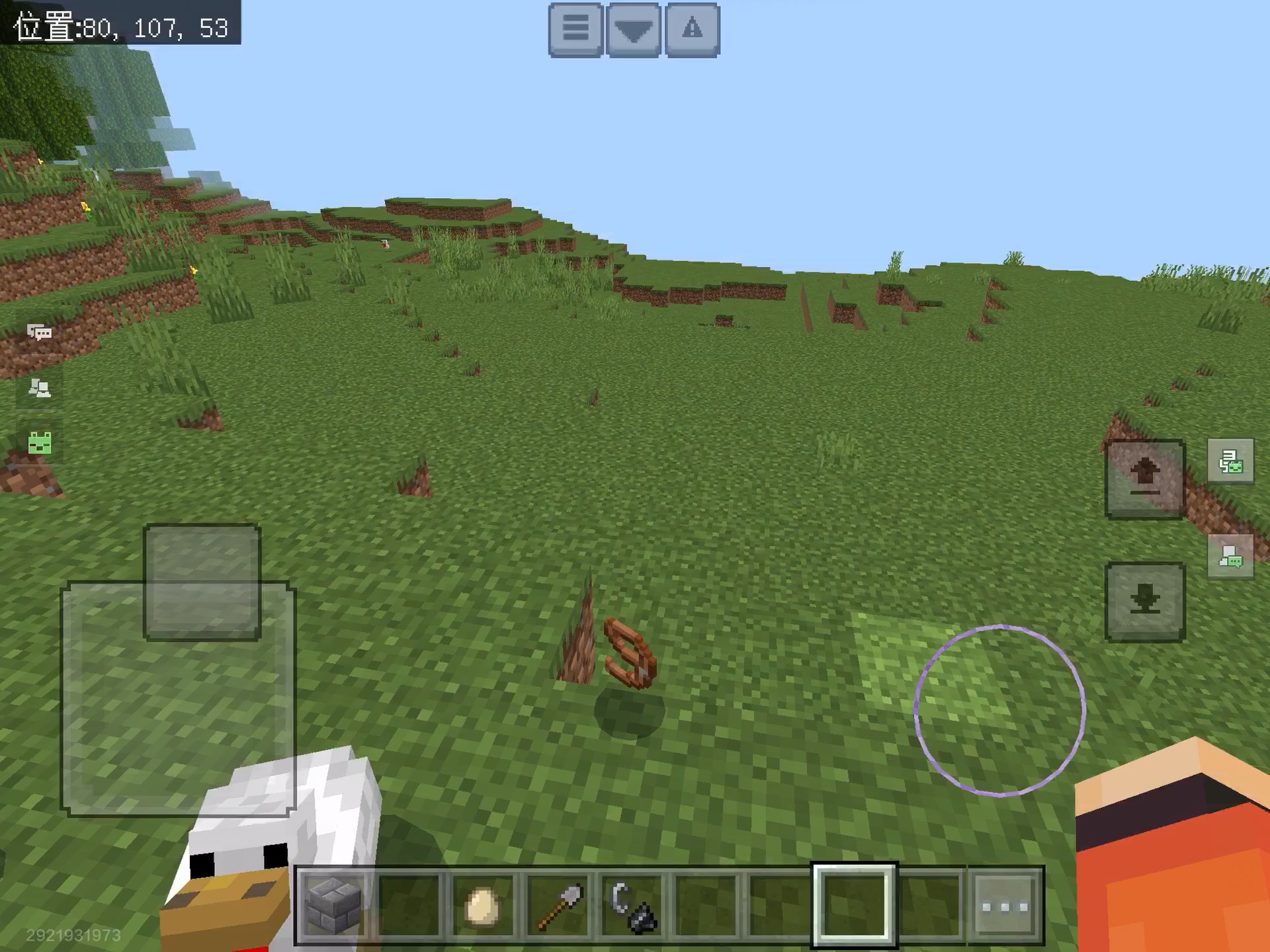Tap the downward triangle button at top

coord(634,30)
